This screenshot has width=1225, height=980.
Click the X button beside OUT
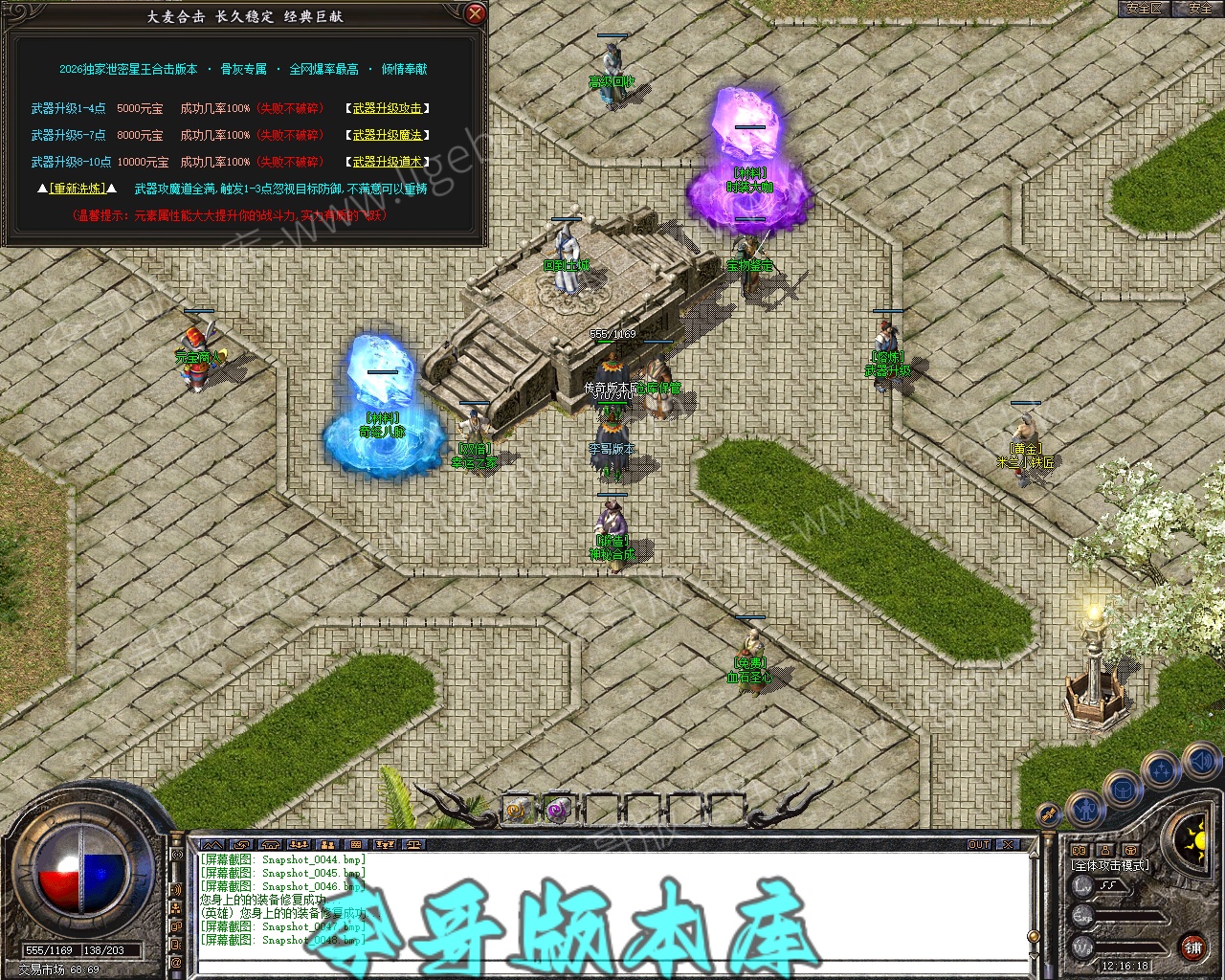pyautogui.click(x=1007, y=845)
